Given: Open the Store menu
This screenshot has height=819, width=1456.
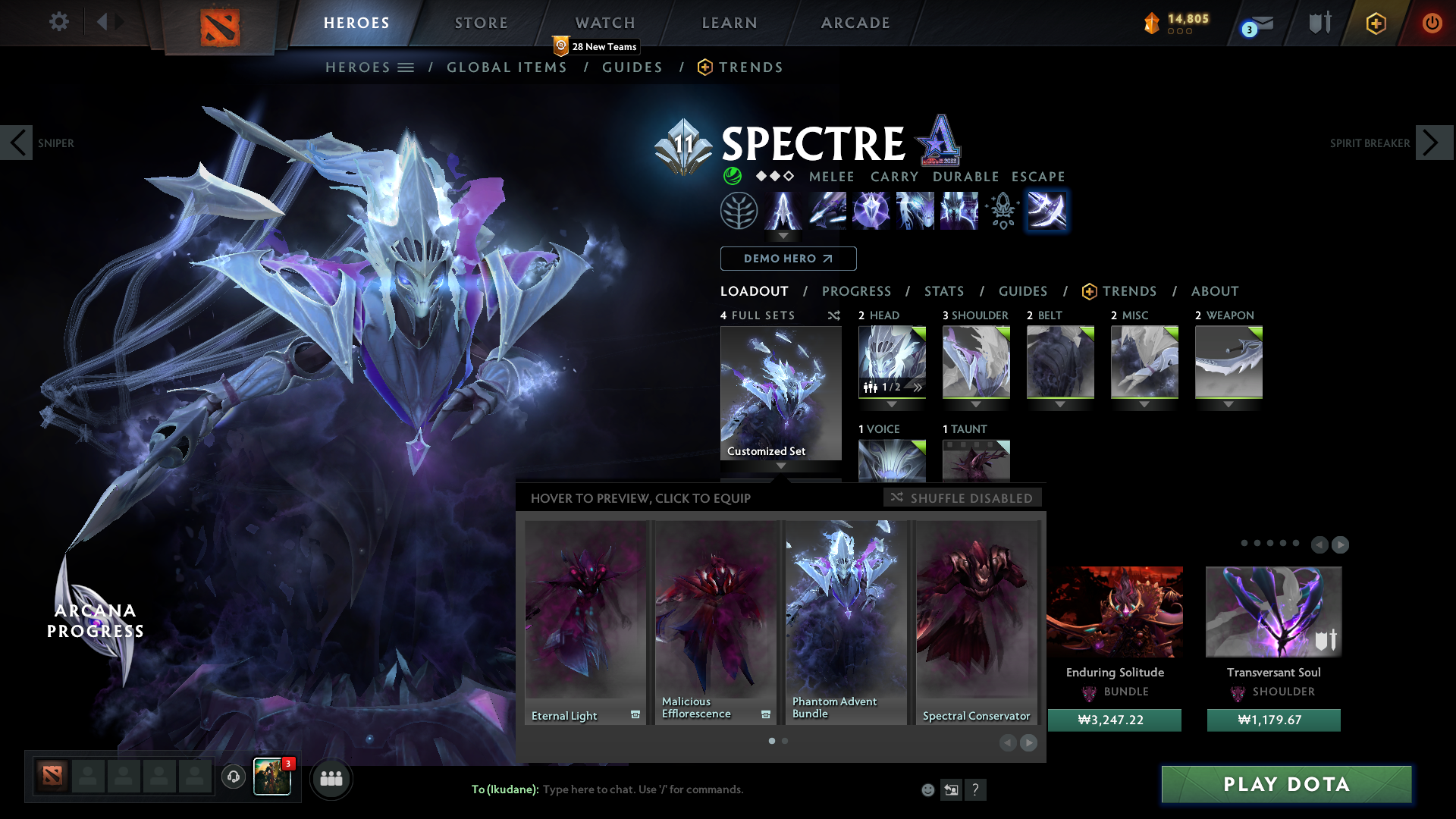Looking at the screenshot, I should 481,23.
